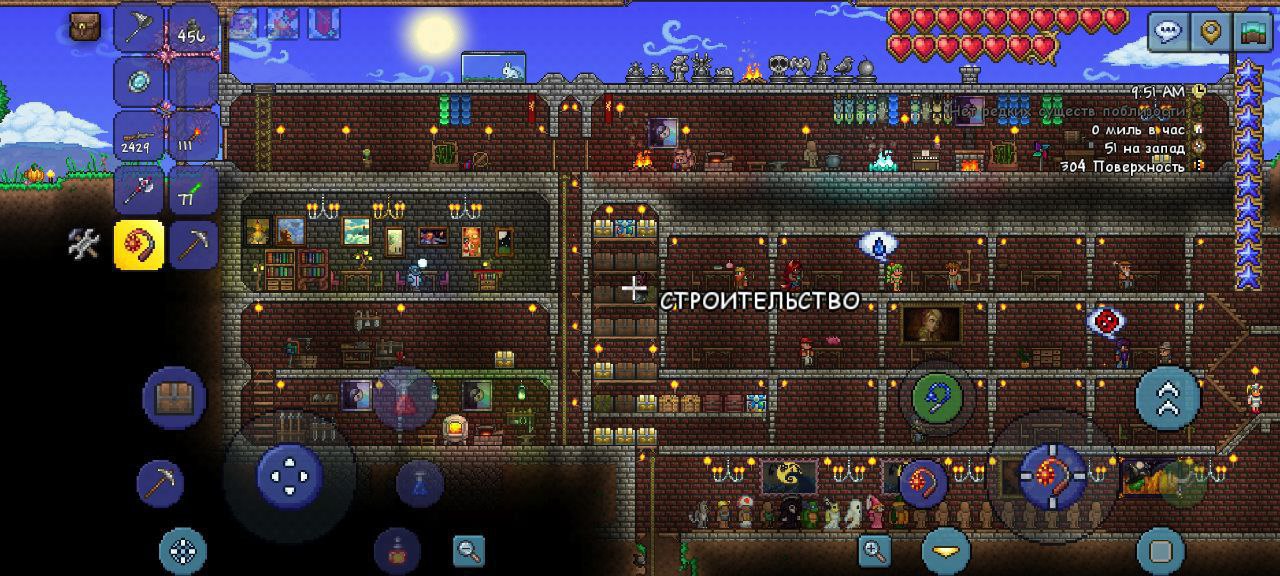Viewport: 1280px width, 576px height.
Task: Tap the chest quick-stack button
Action: point(174,397)
